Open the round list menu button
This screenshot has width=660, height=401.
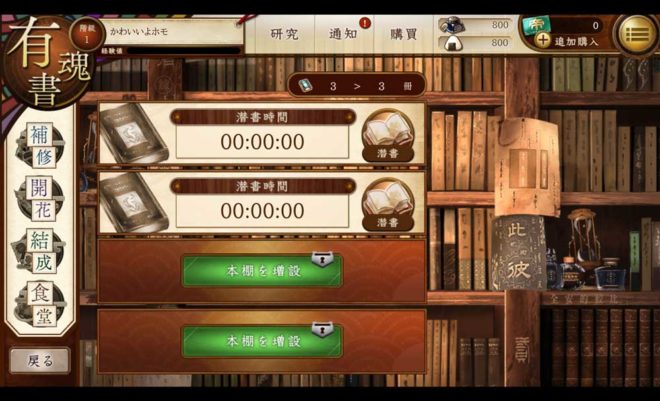pos(635,34)
